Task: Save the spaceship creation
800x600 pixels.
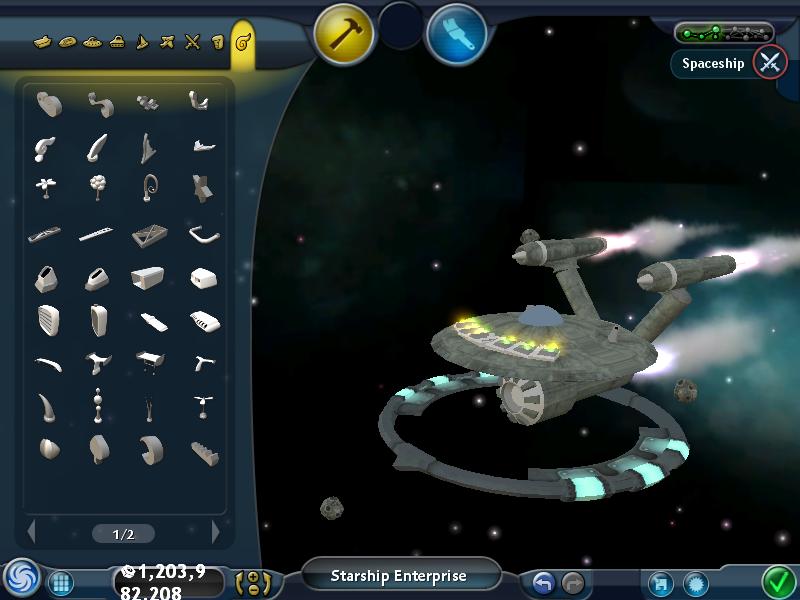Action: [x=660, y=582]
